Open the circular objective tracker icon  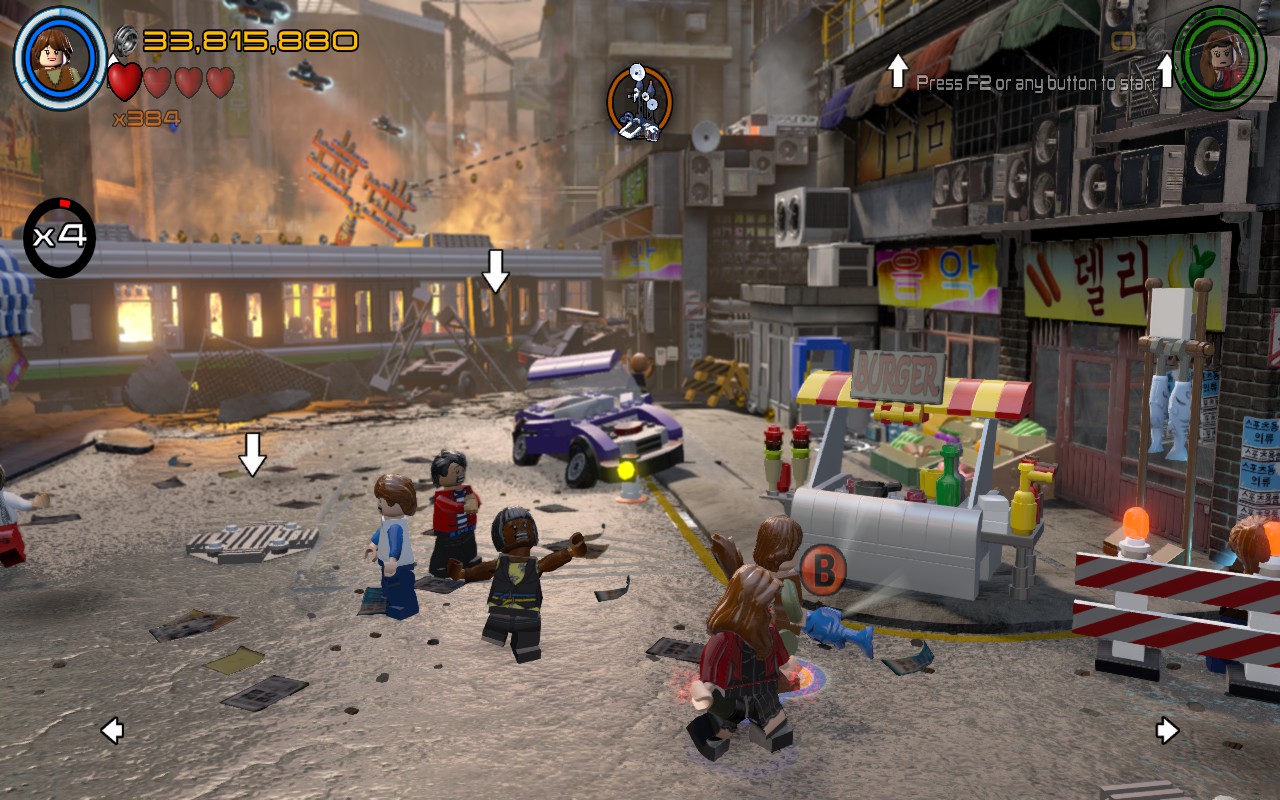point(639,103)
